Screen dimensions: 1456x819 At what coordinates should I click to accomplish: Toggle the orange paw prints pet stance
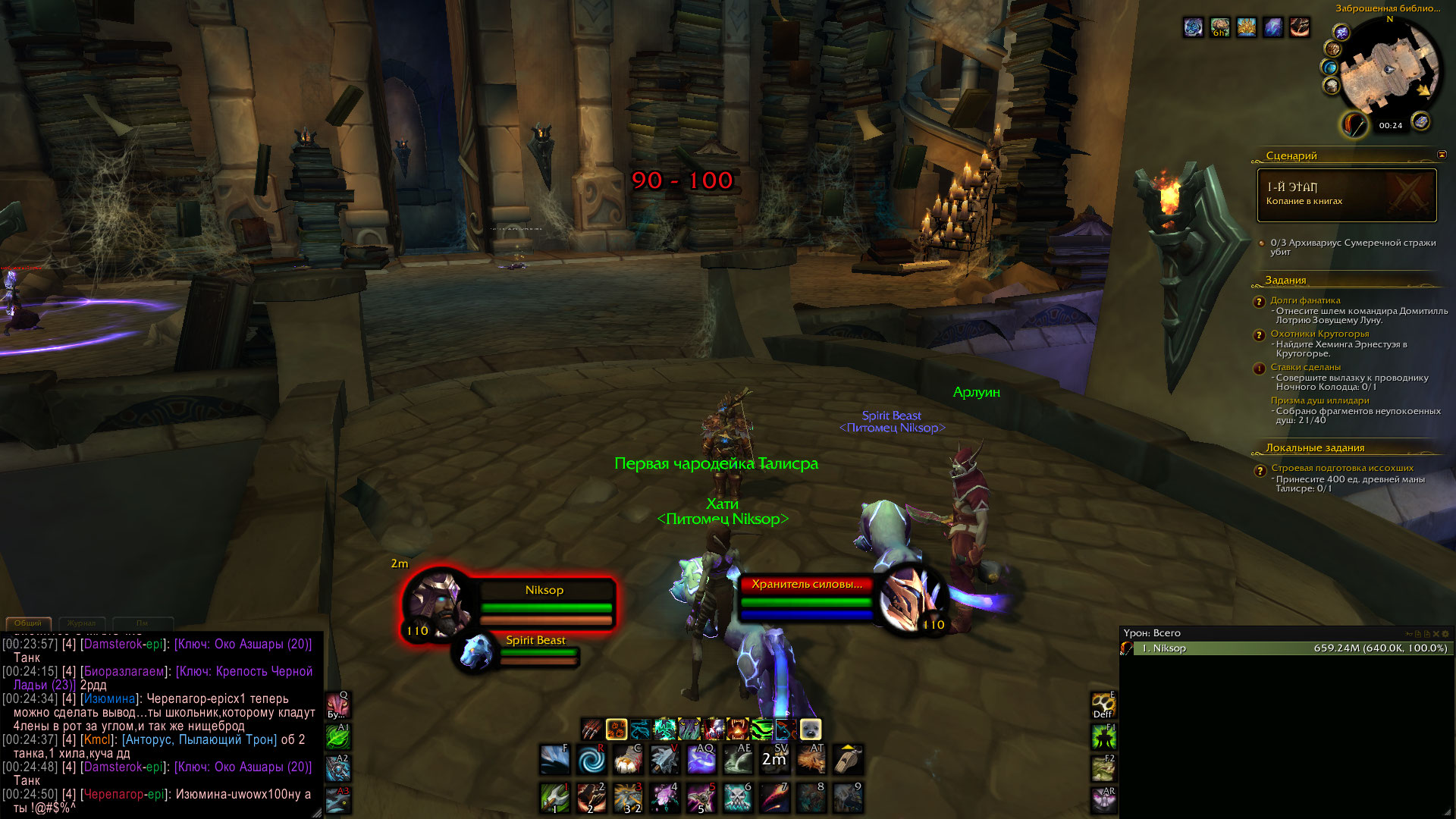(x=616, y=730)
